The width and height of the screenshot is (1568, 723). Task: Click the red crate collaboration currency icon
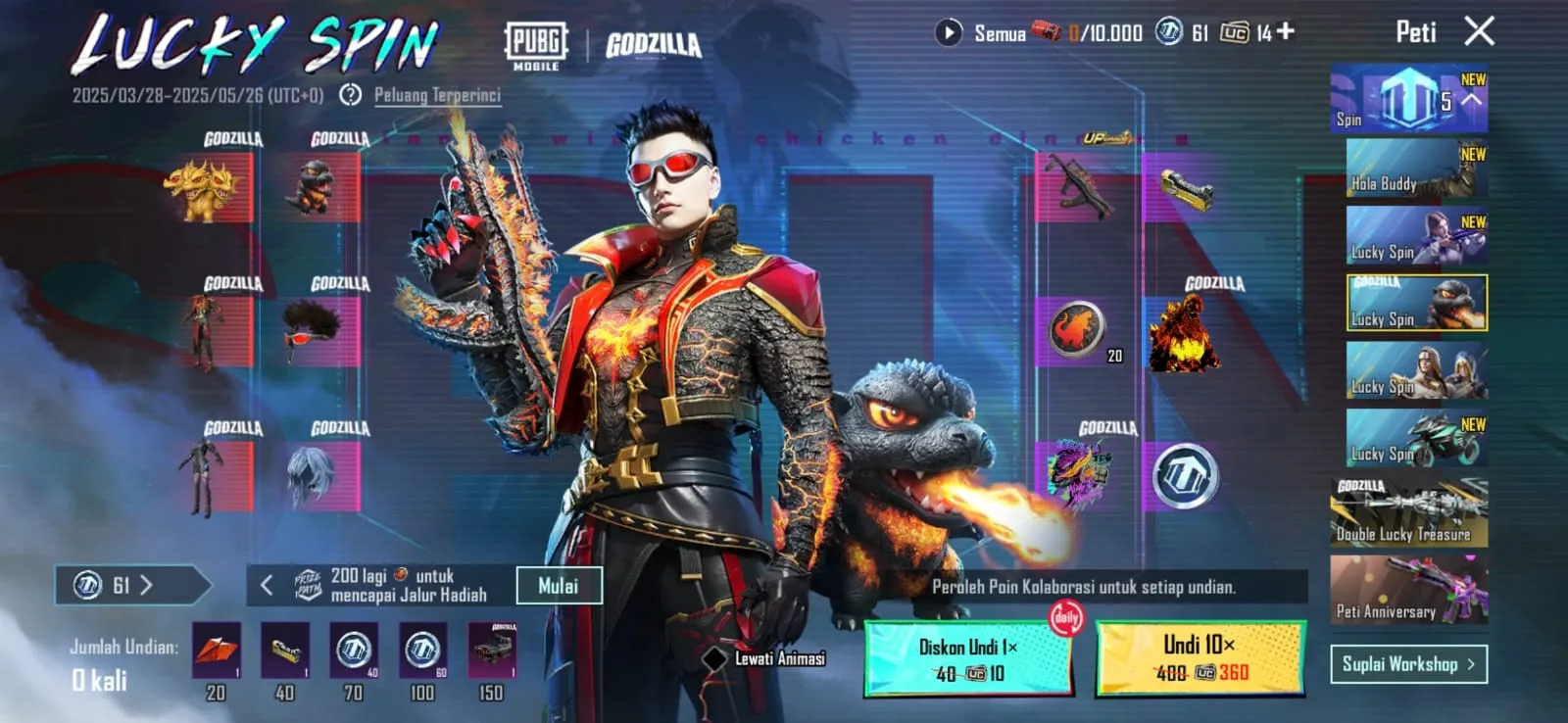[x=1044, y=32]
